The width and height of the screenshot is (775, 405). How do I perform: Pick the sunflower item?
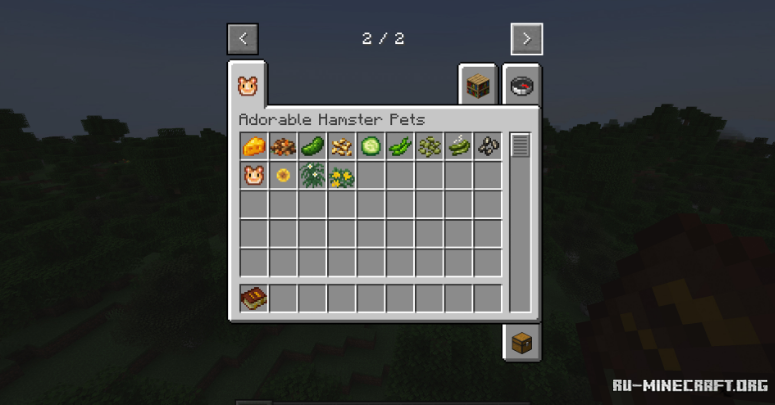coord(283,176)
